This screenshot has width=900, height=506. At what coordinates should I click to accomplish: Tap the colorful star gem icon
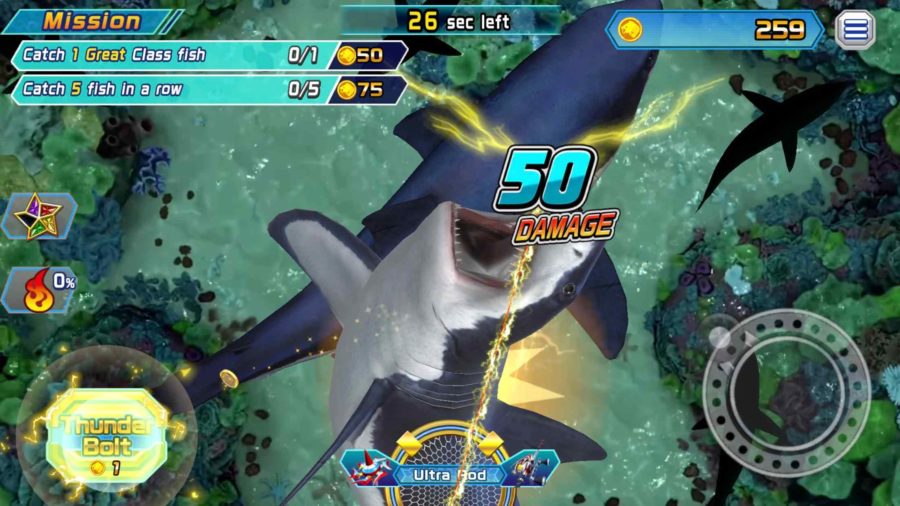click(x=38, y=214)
